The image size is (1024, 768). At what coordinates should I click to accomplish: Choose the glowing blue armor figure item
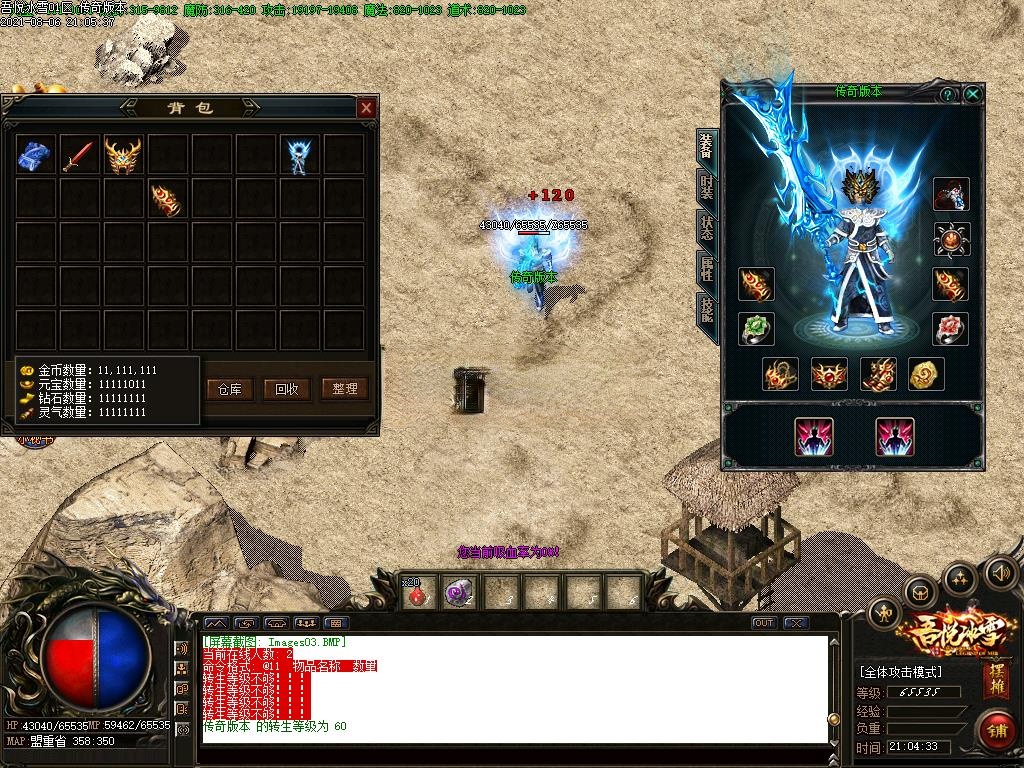[299, 155]
